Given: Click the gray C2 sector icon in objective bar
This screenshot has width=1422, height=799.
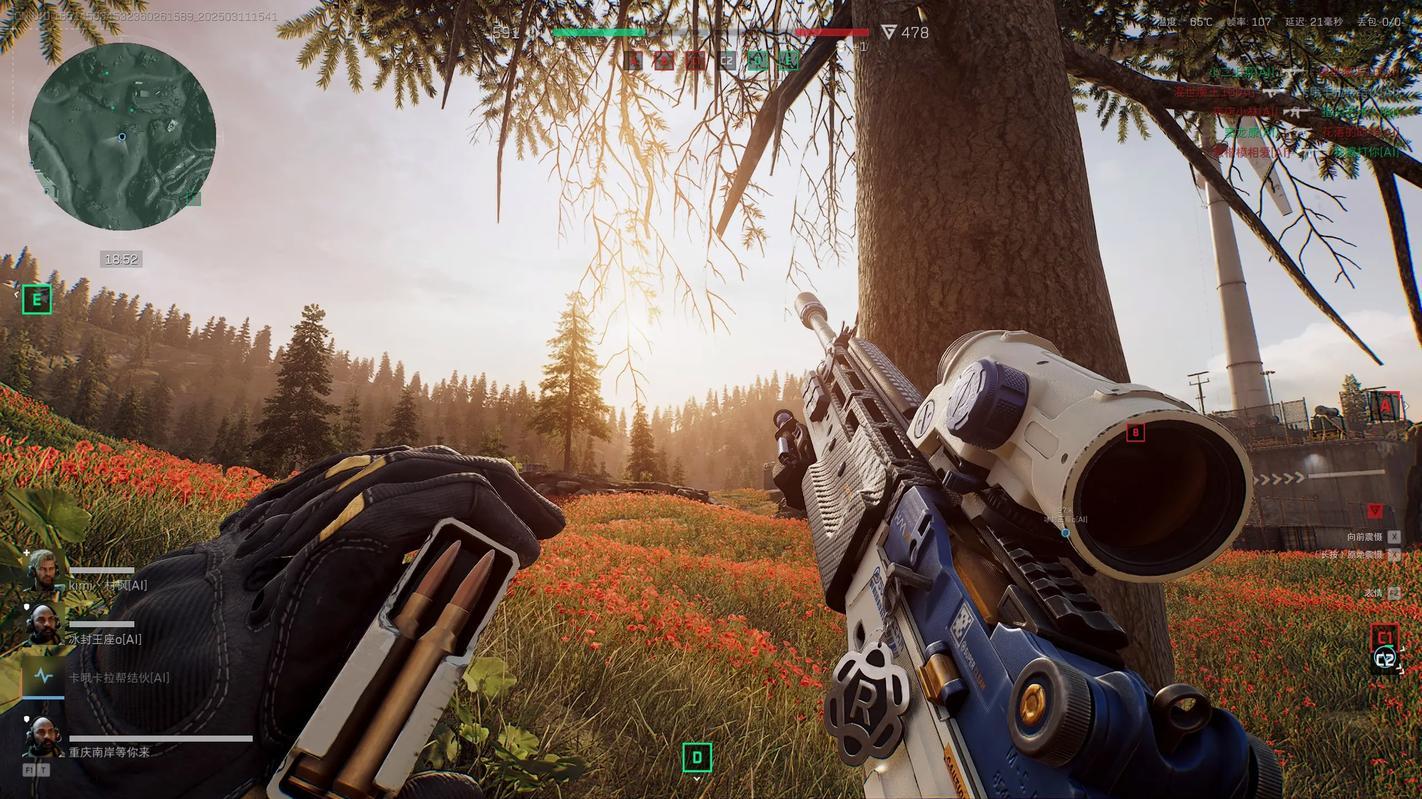Looking at the screenshot, I should (x=727, y=61).
